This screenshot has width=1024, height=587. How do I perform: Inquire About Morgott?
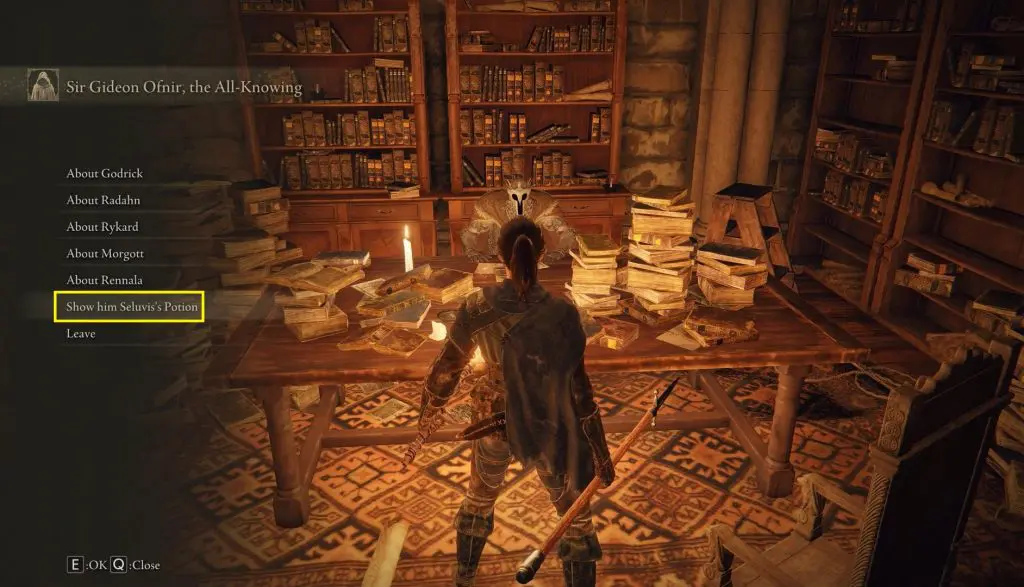104,254
